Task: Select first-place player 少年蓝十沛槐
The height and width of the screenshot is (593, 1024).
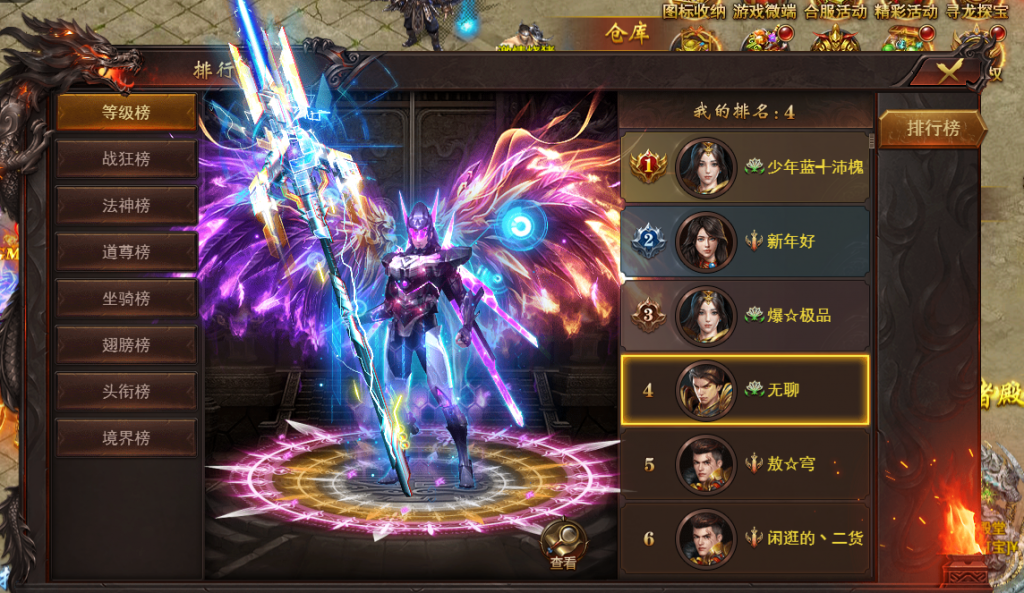Action: 744,167
